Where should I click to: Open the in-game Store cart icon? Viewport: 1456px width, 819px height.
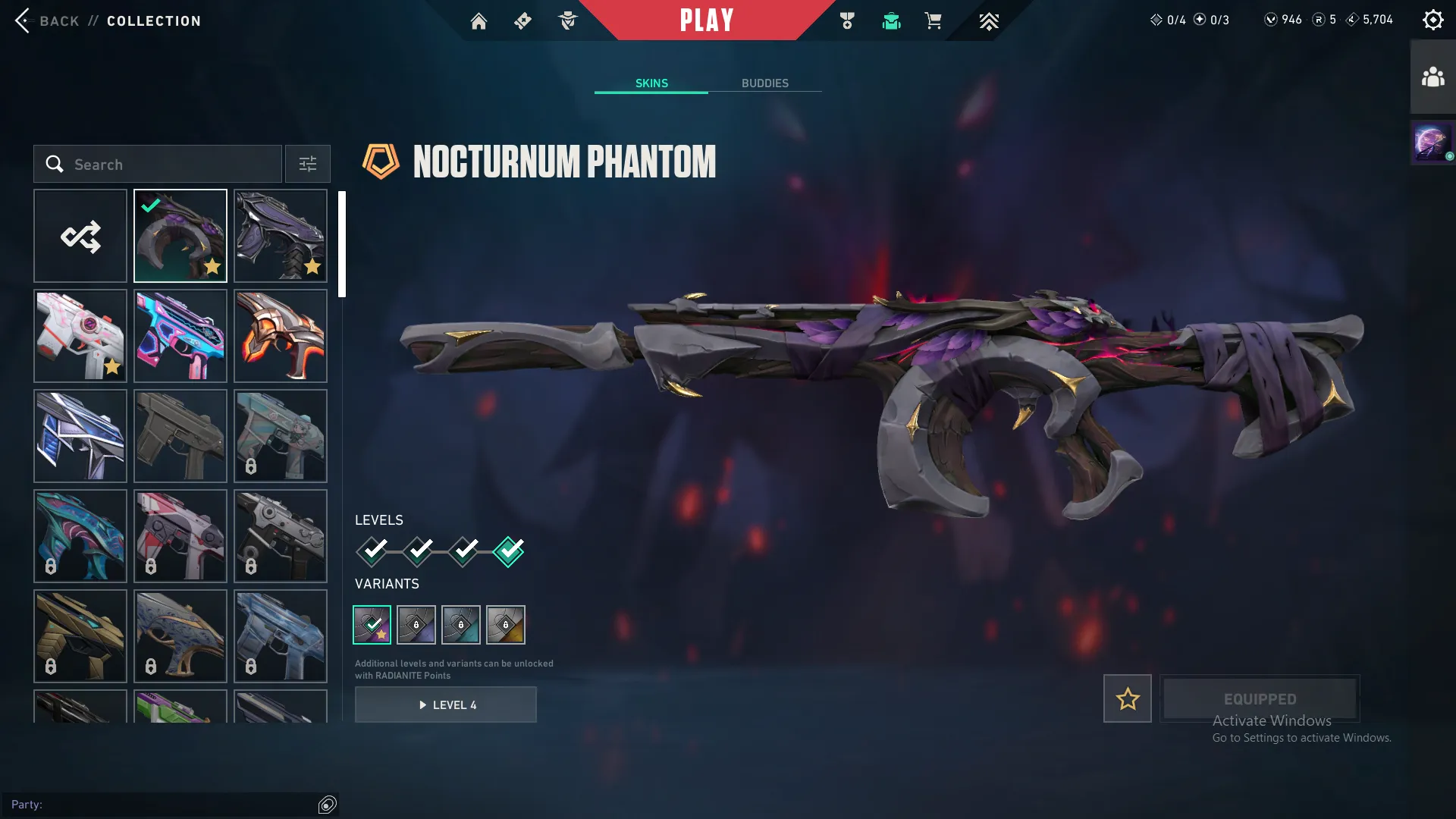click(x=934, y=20)
